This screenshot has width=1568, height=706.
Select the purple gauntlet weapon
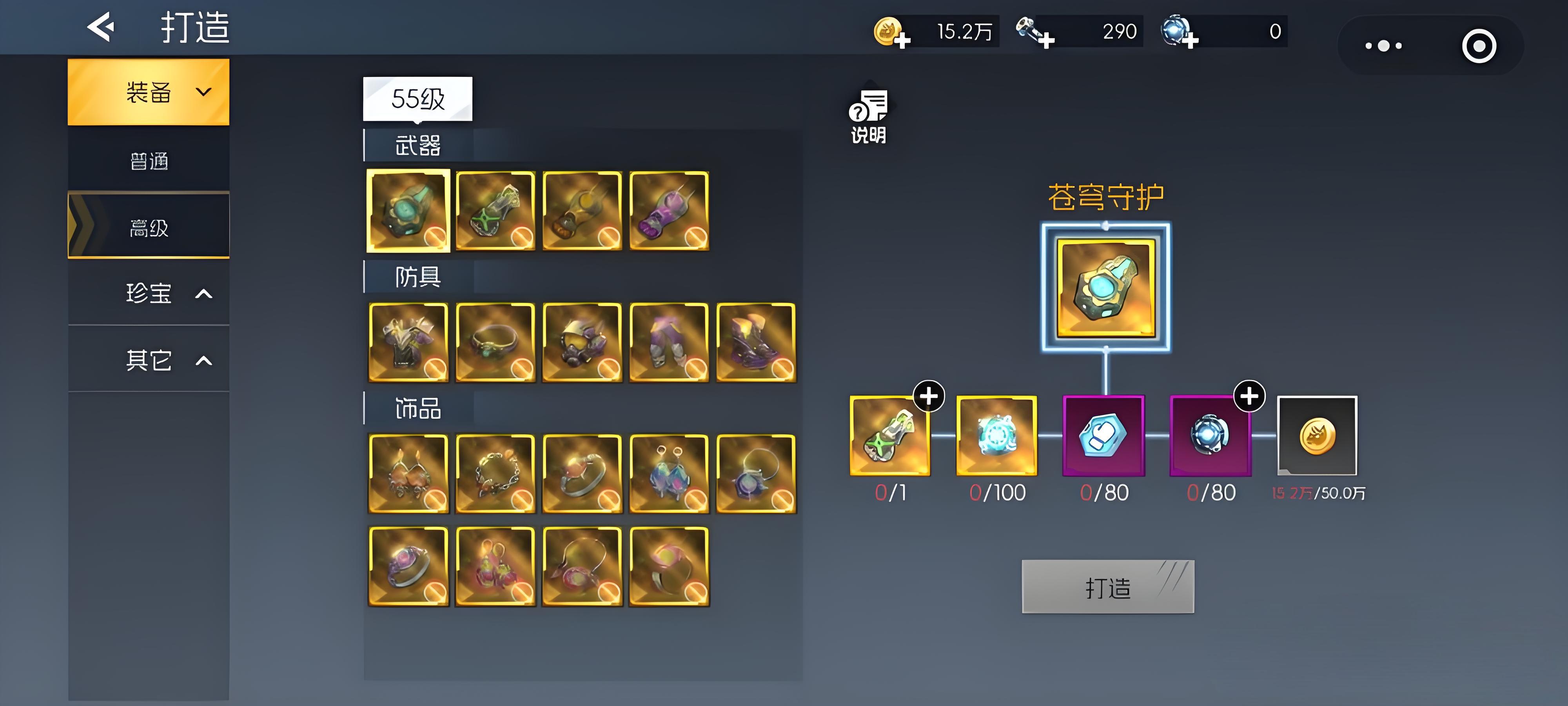pos(669,211)
